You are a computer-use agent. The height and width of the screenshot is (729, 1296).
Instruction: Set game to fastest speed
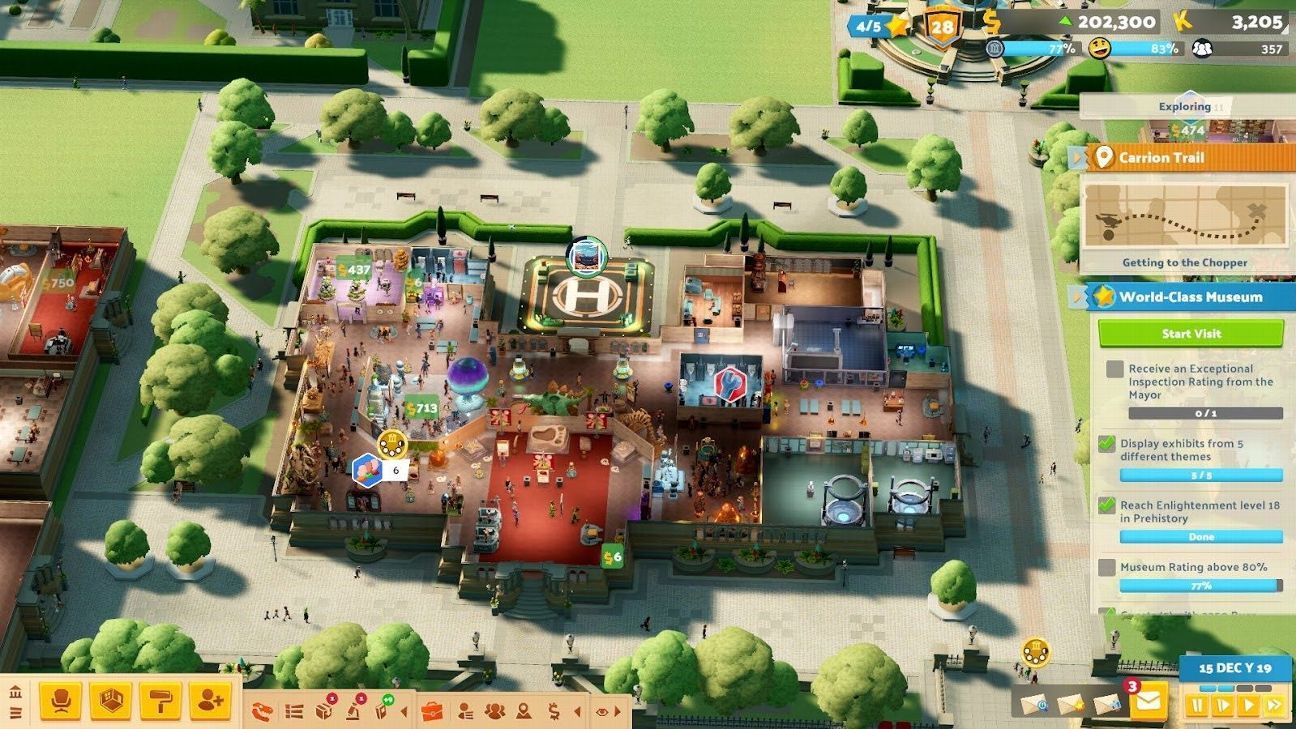(x=1273, y=705)
